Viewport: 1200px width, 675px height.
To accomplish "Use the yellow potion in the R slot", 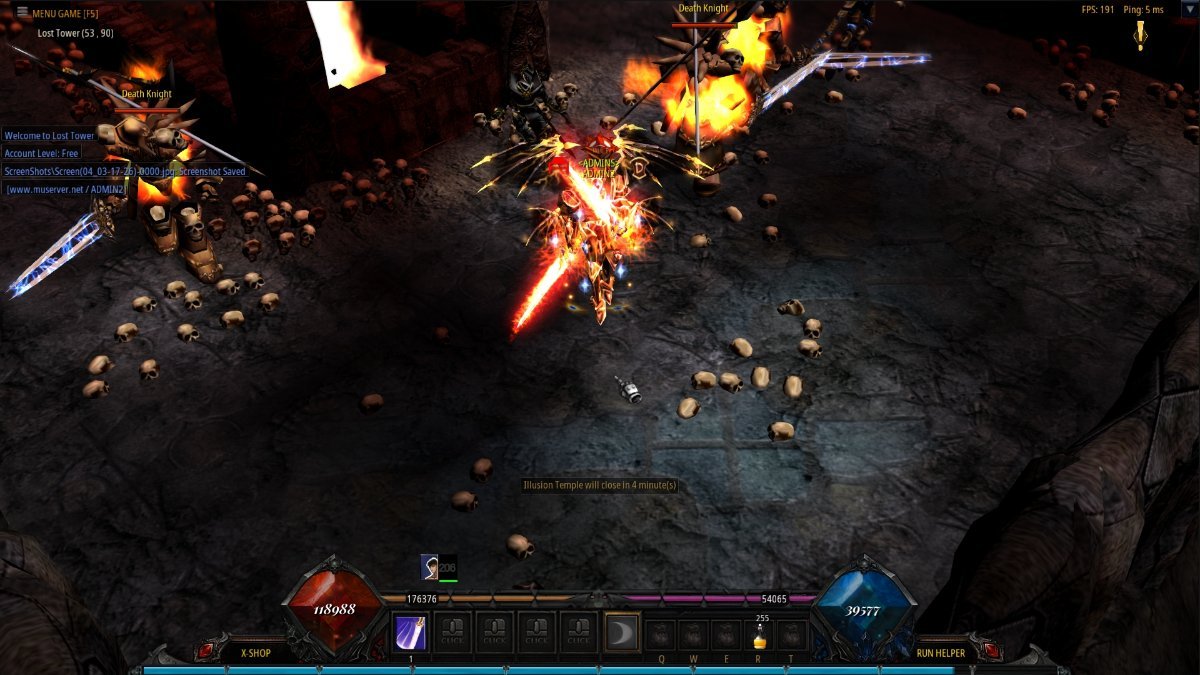I will coord(759,635).
